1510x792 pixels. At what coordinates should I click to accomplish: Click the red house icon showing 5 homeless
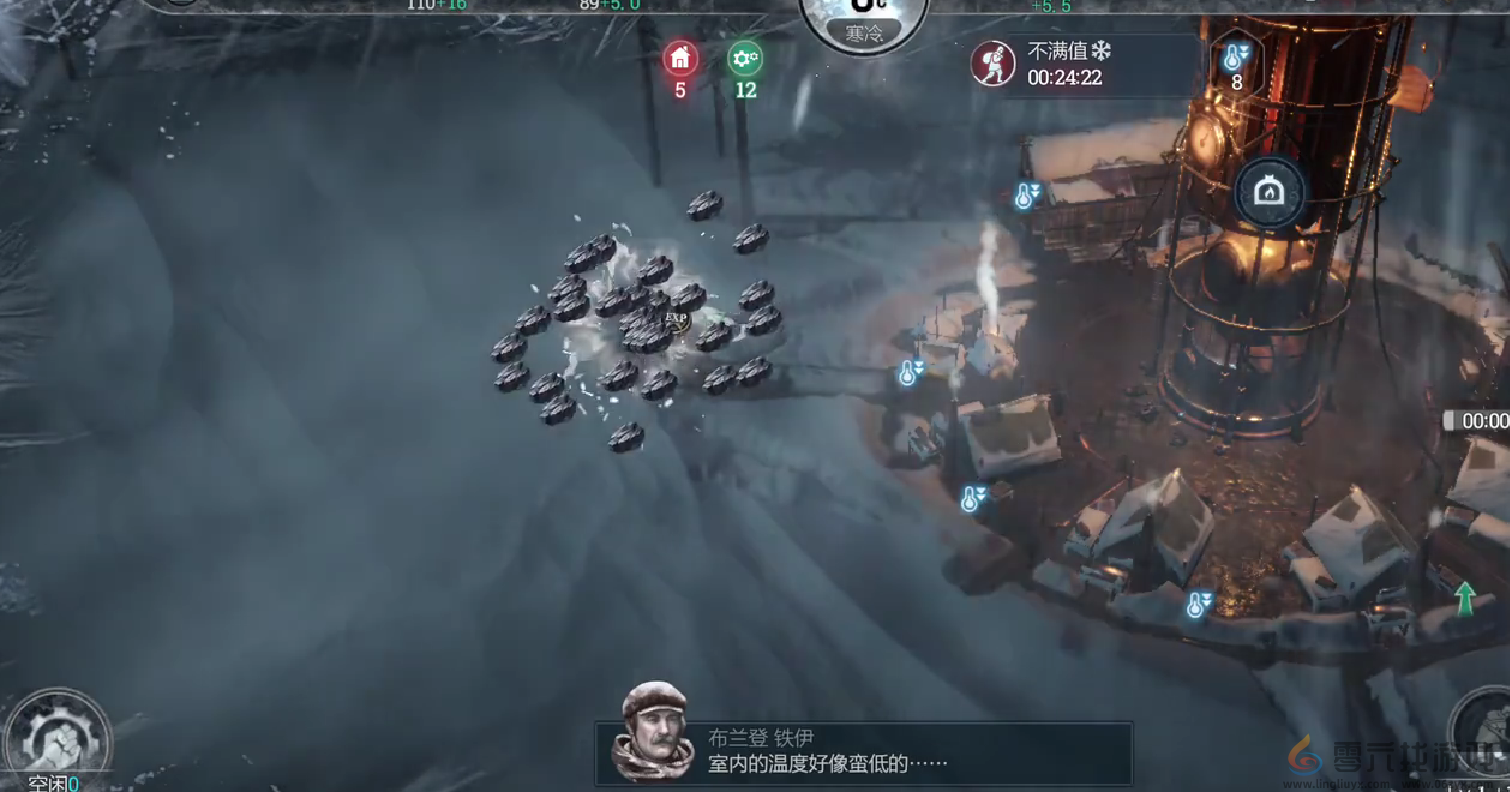coord(679,58)
